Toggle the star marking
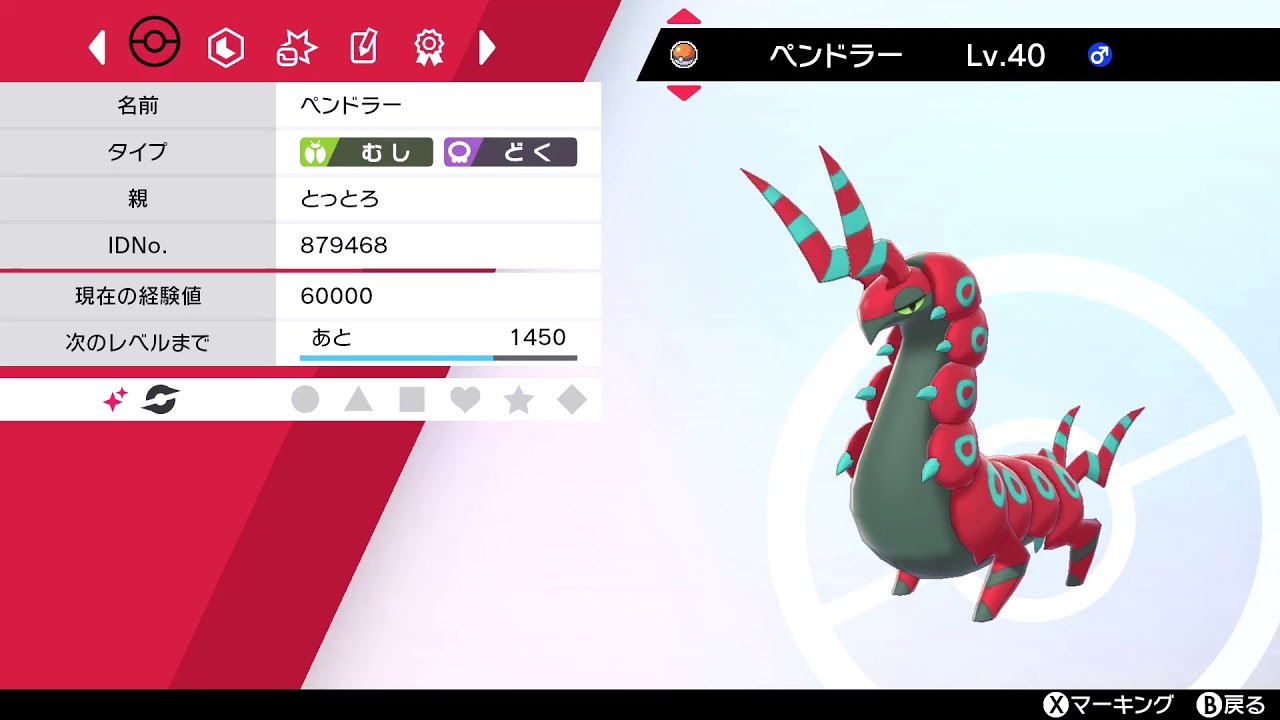The height and width of the screenshot is (720, 1280). [517, 399]
